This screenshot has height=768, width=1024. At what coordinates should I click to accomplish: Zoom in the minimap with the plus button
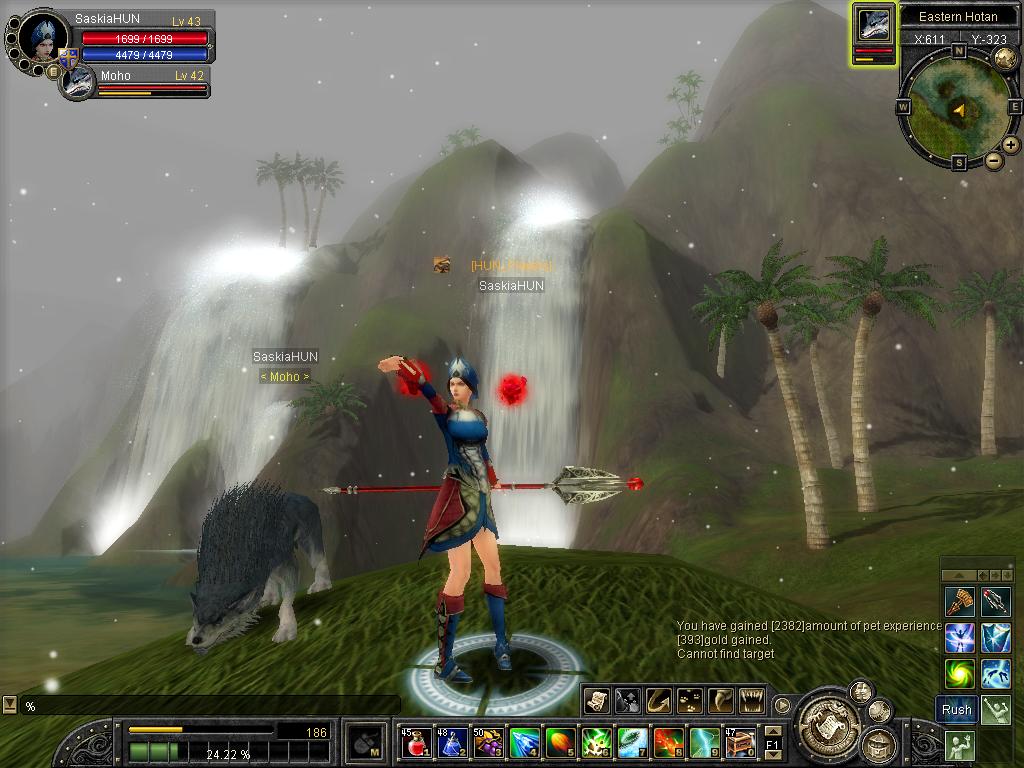coord(1011,145)
